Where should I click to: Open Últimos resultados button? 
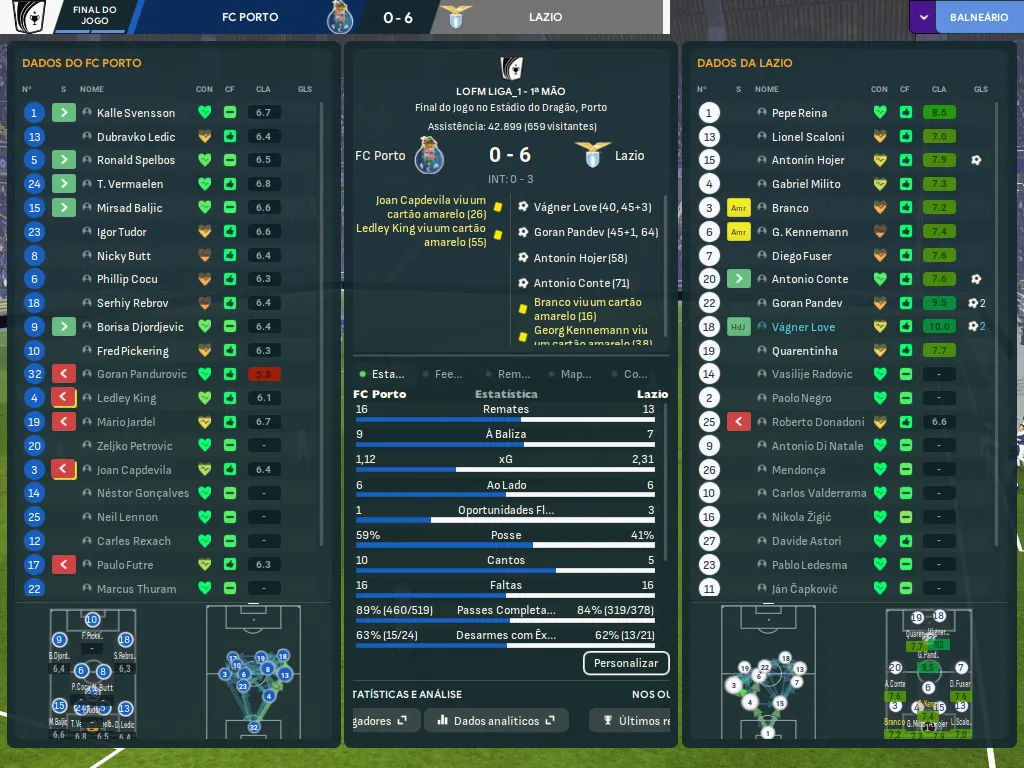tap(634, 720)
